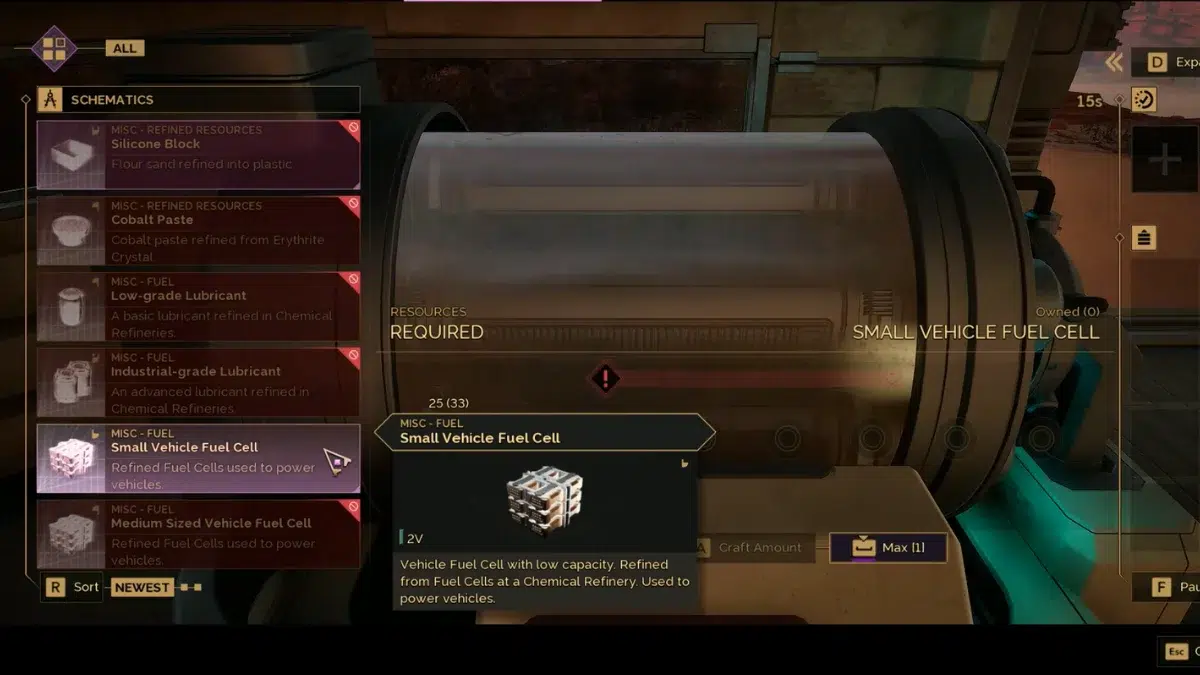Choose the Cobalt Paste schematic
Viewport: 1200px width, 675px height.
tap(198, 231)
